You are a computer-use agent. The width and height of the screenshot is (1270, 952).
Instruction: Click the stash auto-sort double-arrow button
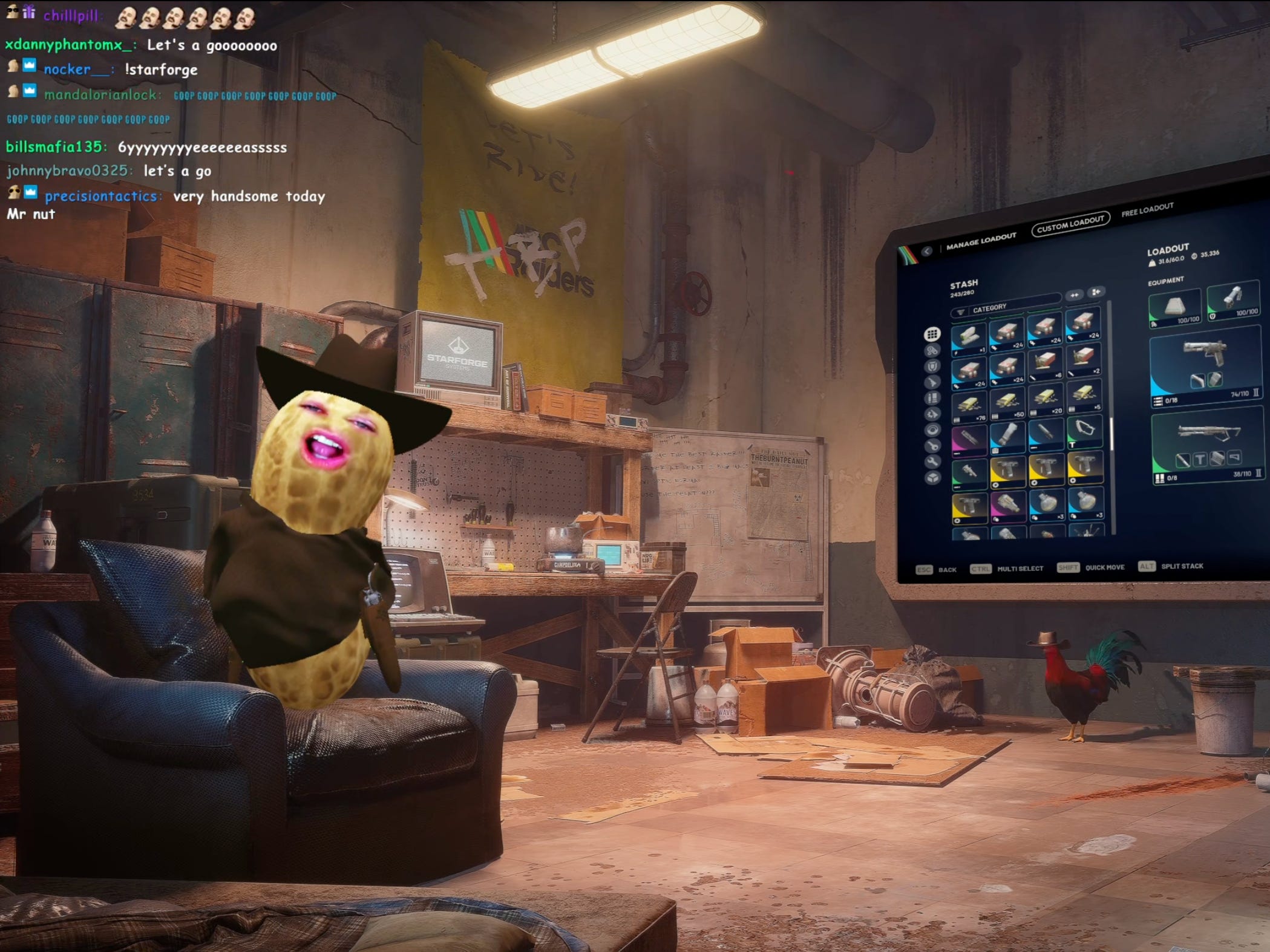point(1075,295)
